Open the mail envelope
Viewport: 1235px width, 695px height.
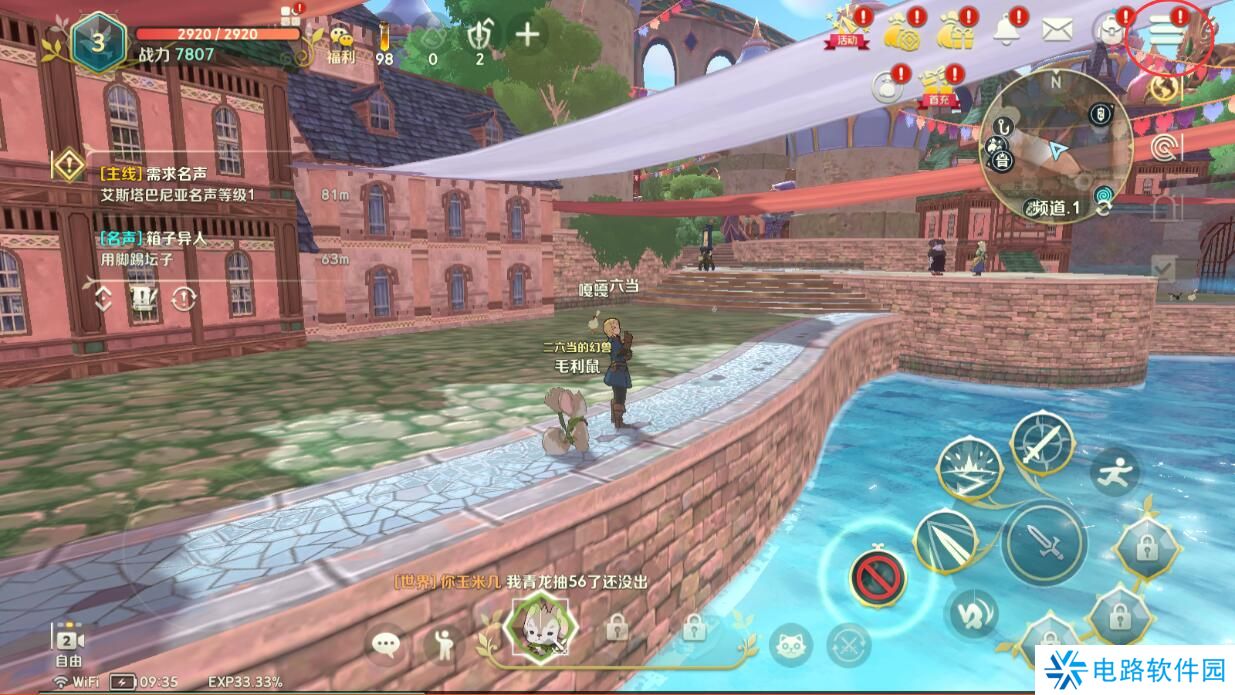pos(1056,30)
